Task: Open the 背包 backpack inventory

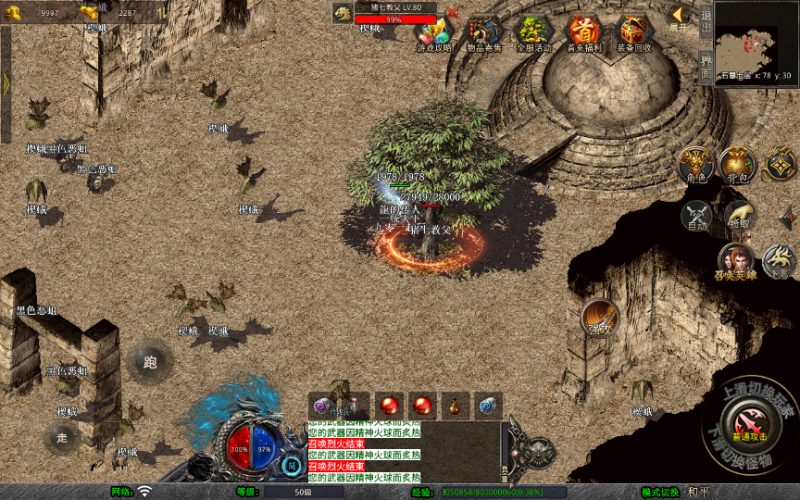Action: point(737,164)
